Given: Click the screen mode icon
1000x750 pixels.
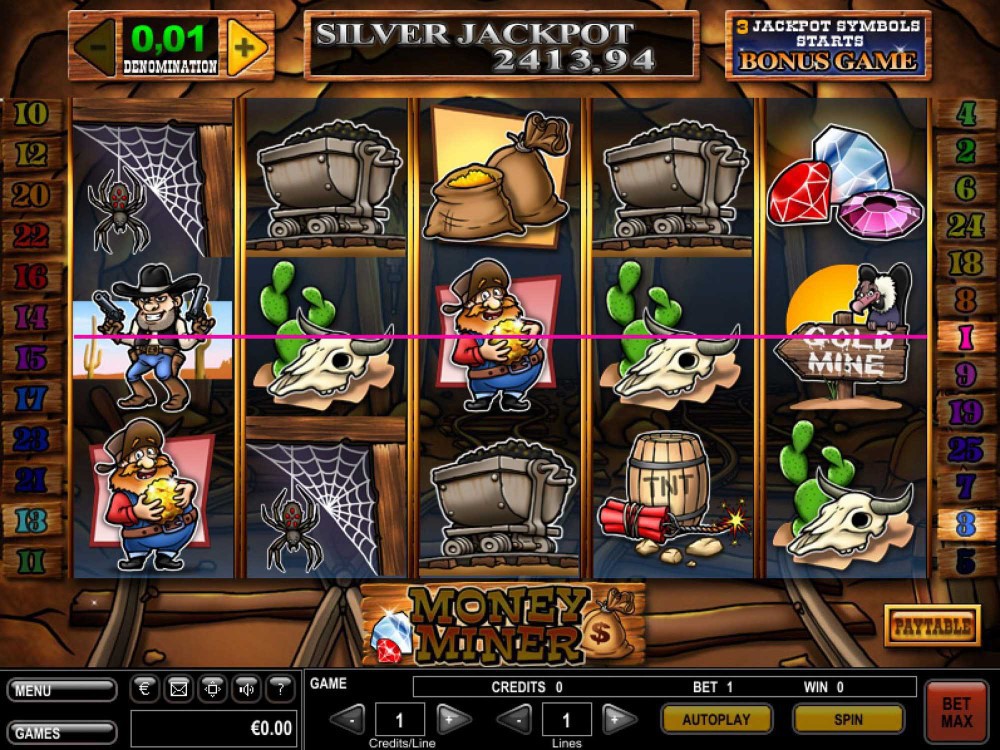Looking at the screenshot, I should click(212, 688).
